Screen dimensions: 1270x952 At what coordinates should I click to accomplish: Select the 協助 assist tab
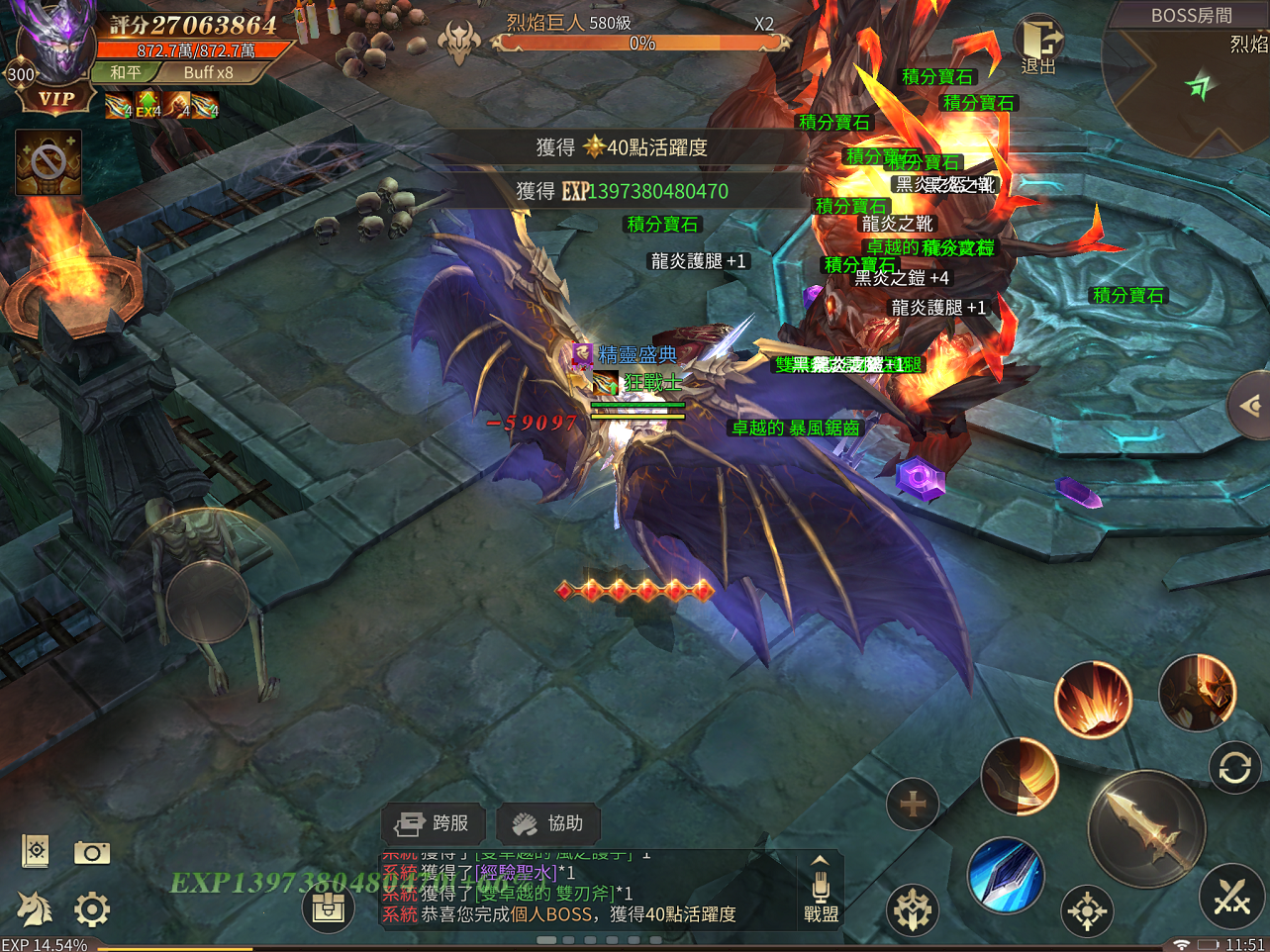tap(548, 823)
